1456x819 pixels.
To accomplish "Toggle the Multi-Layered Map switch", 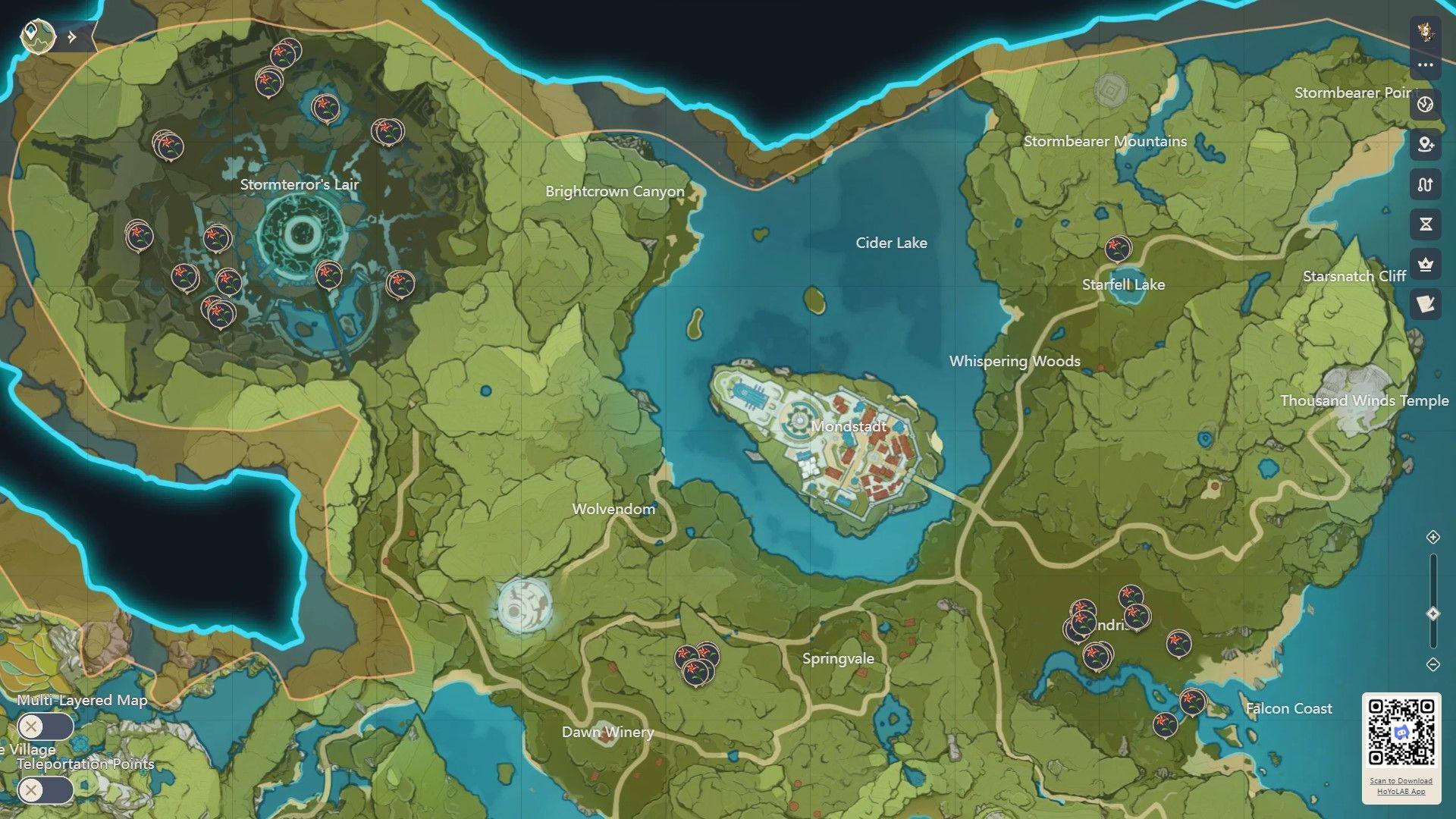I will [45, 727].
